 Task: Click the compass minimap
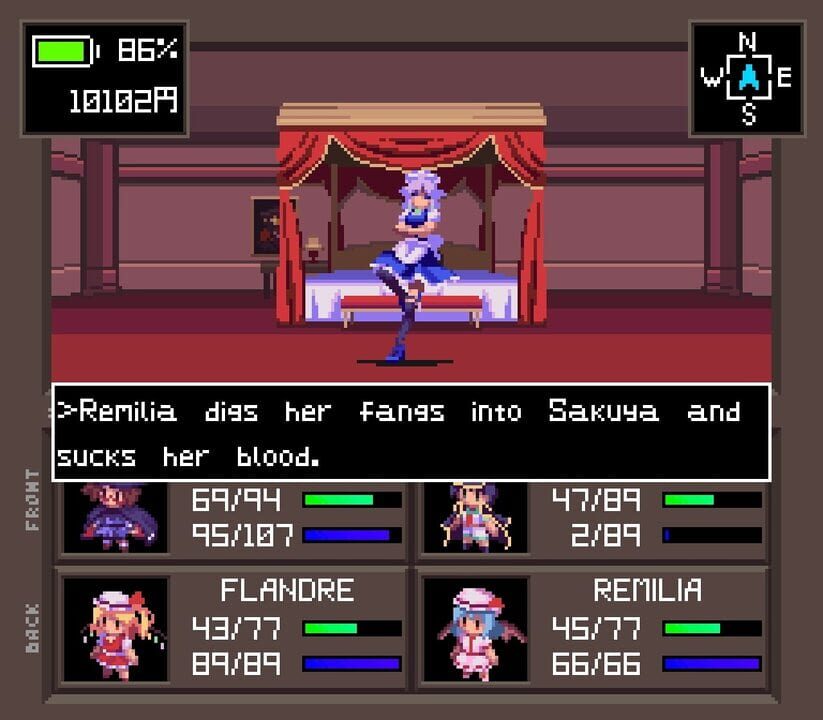(747, 78)
